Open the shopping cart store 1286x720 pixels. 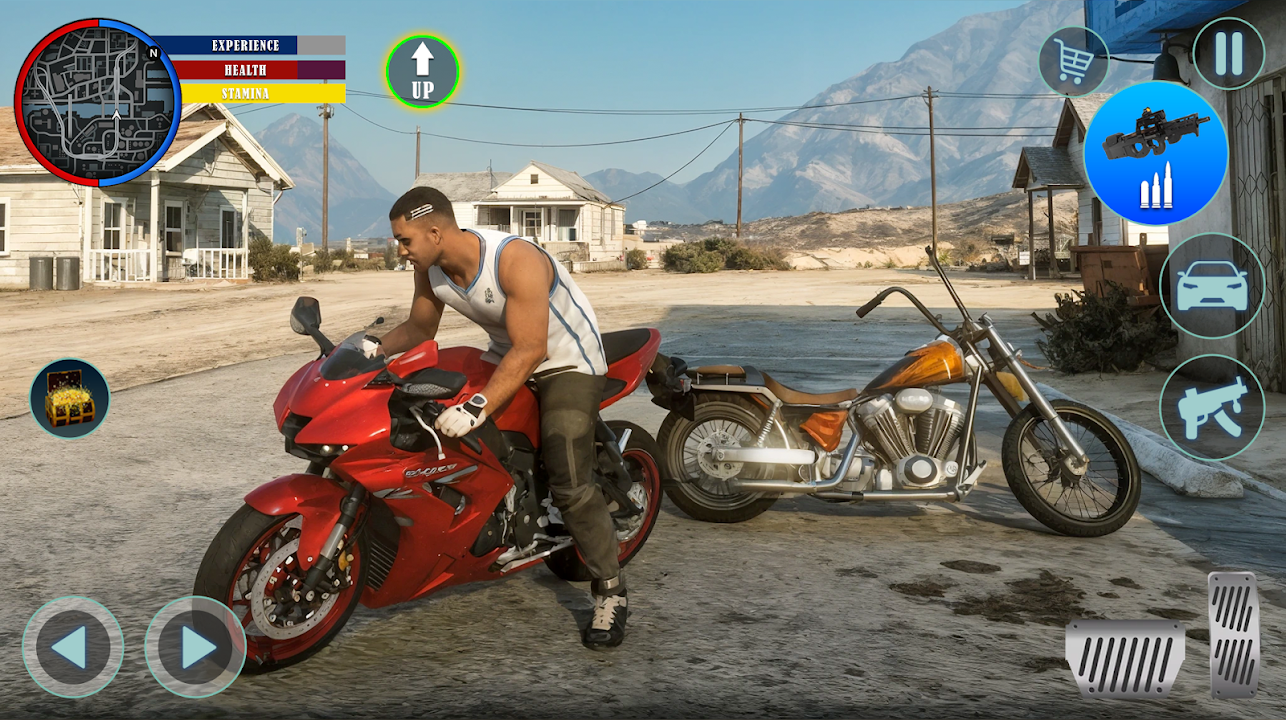click(x=1073, y=62)
